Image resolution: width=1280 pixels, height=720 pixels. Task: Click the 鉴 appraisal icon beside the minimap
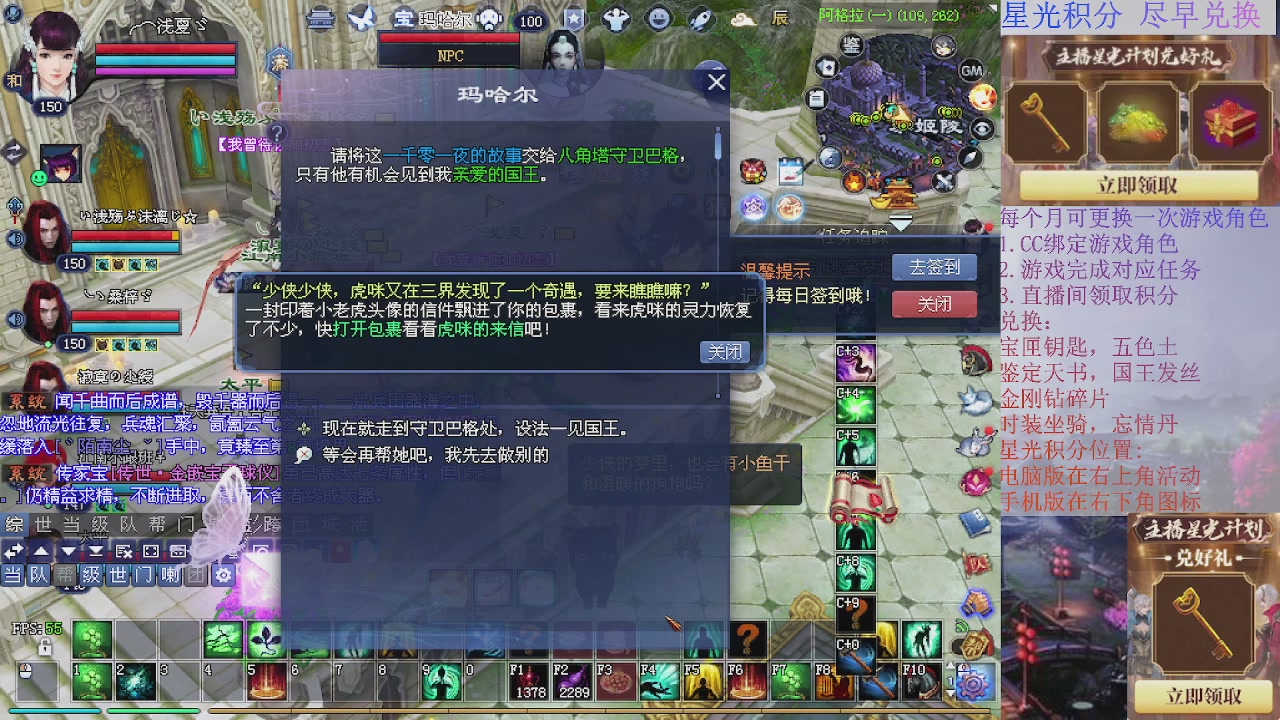[851, 43]
